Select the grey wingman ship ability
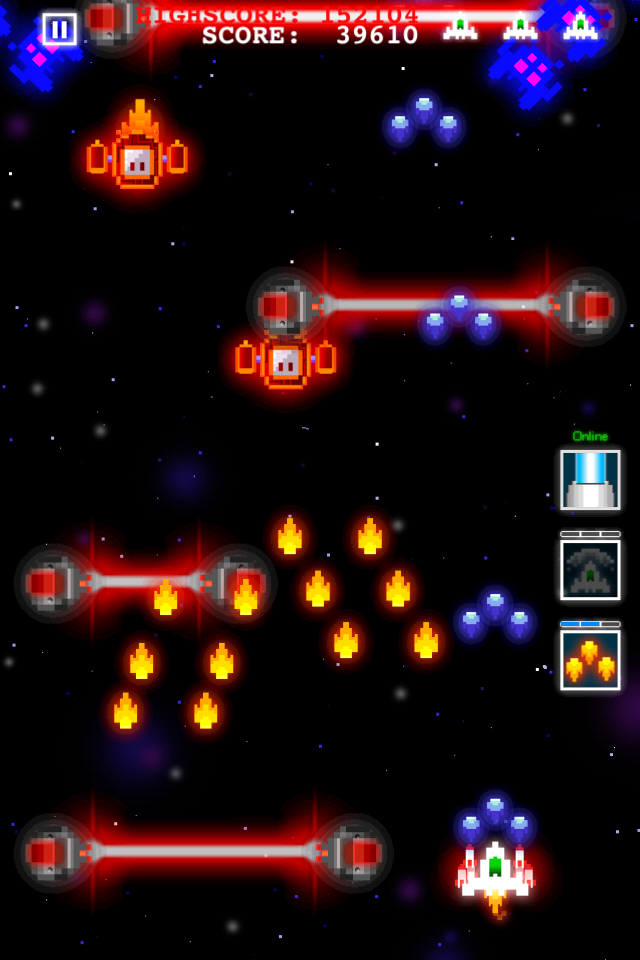The width and height of the screenshot is (640, 960). click(590, 570)
